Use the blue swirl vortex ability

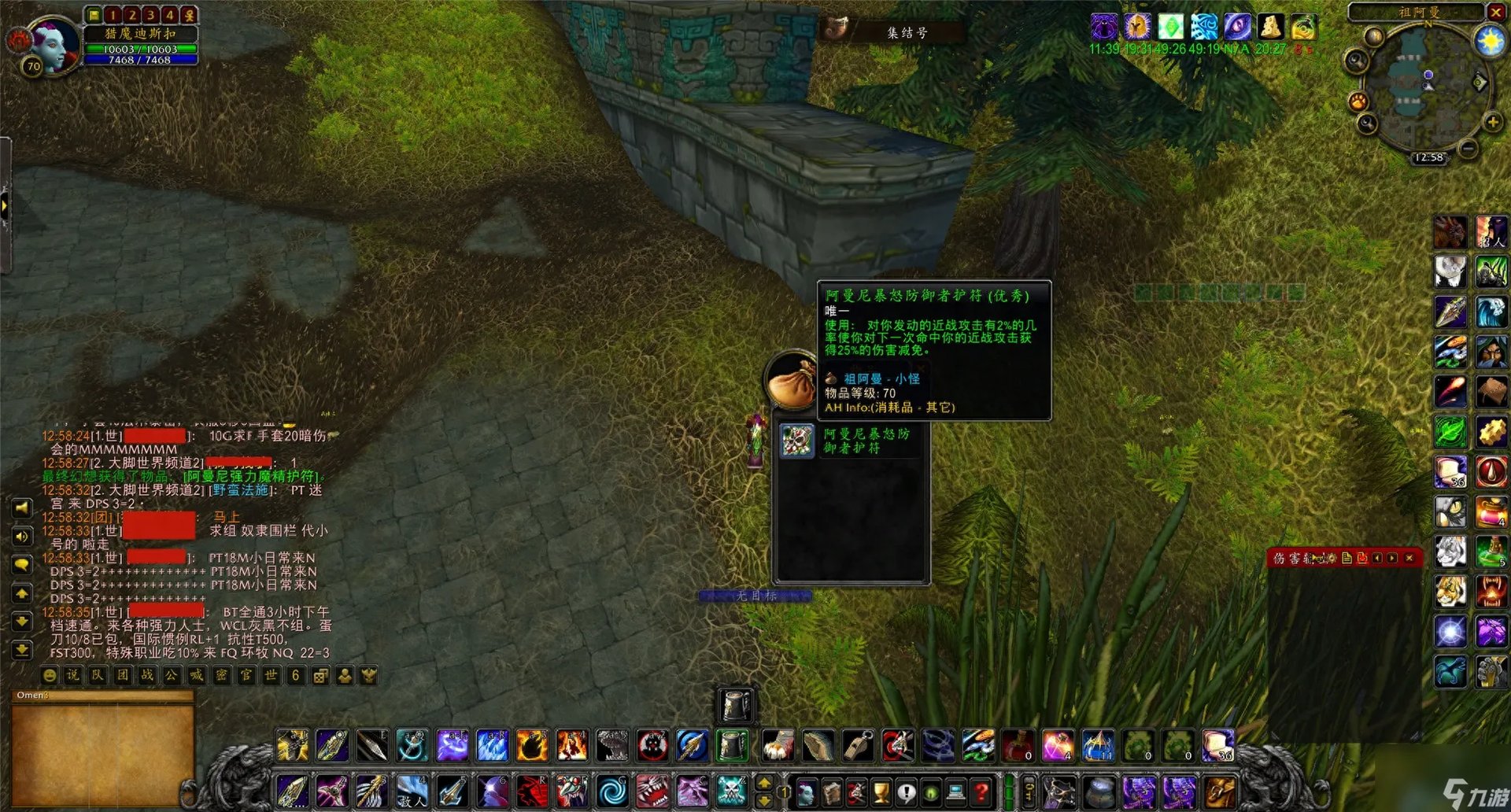(611, 792)
